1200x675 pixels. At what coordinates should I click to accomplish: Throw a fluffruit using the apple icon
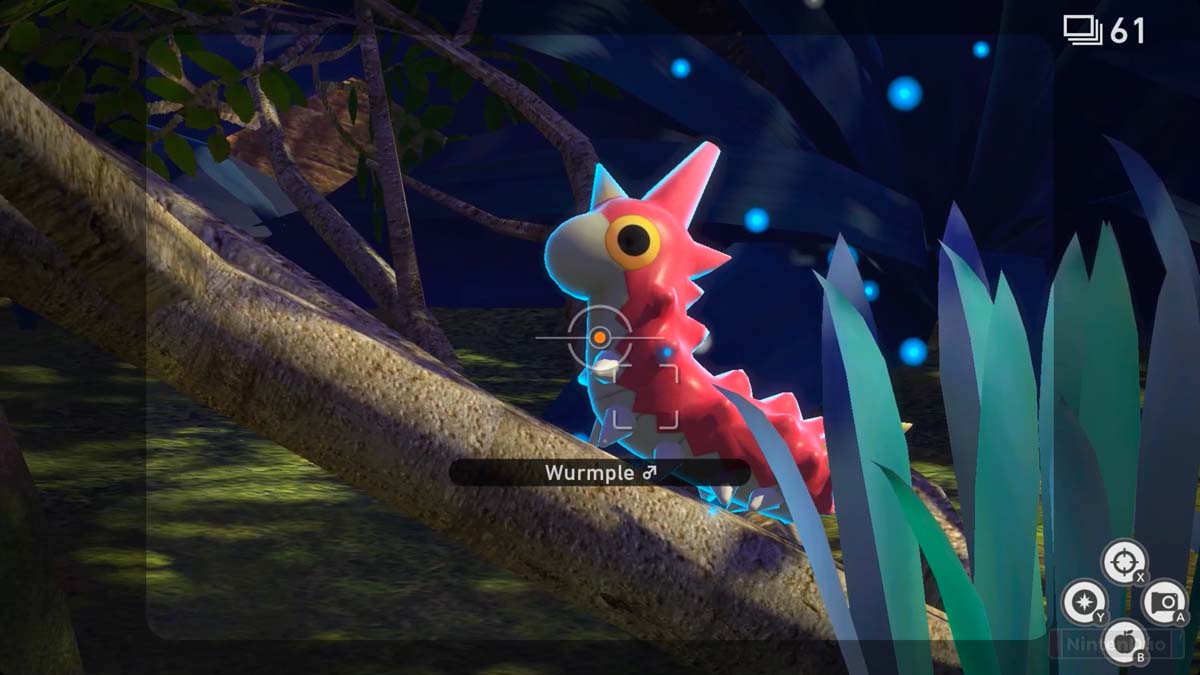[1124, 641]
